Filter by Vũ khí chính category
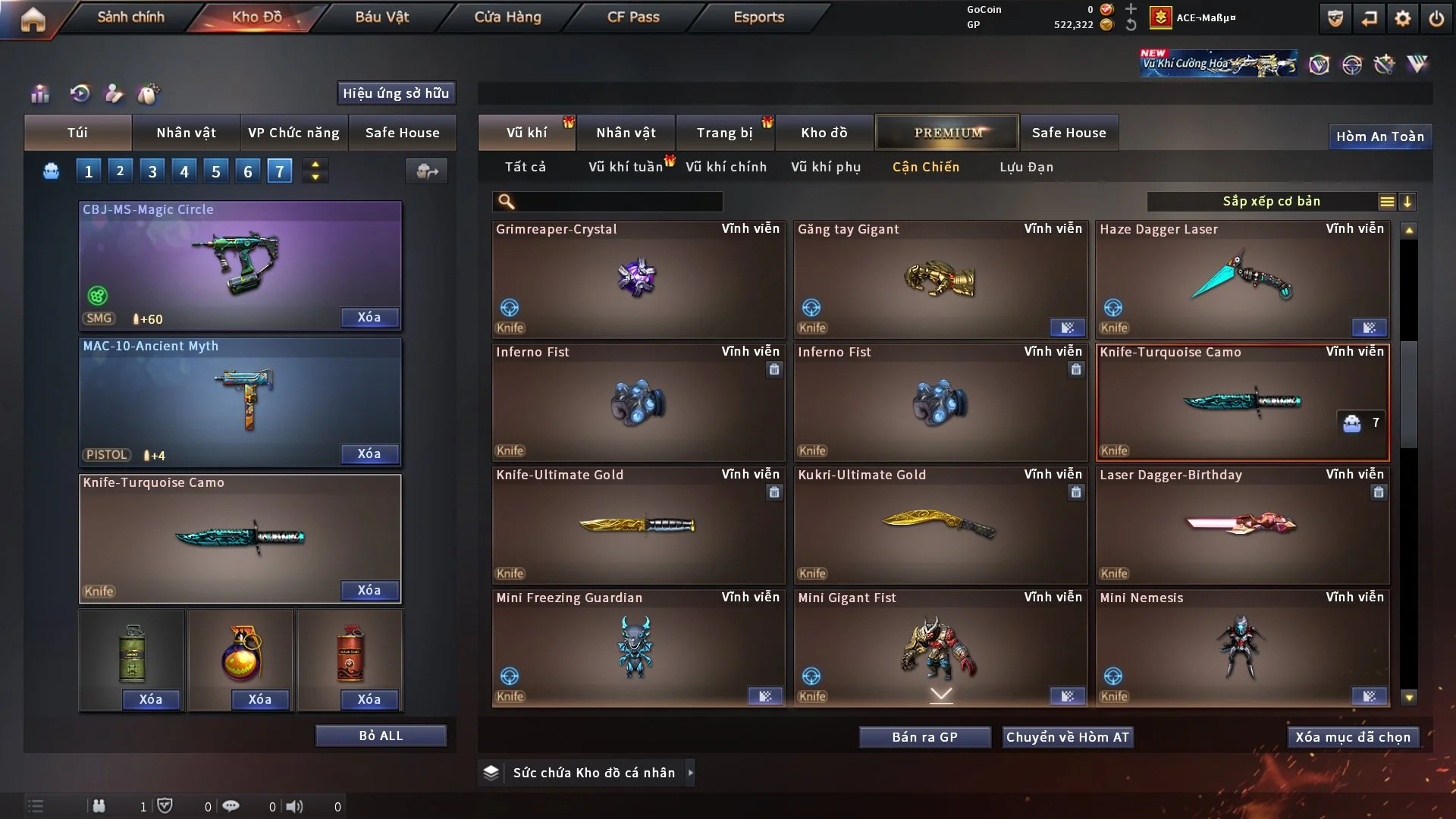This screenshot has height=819, width=1456. 726,167
